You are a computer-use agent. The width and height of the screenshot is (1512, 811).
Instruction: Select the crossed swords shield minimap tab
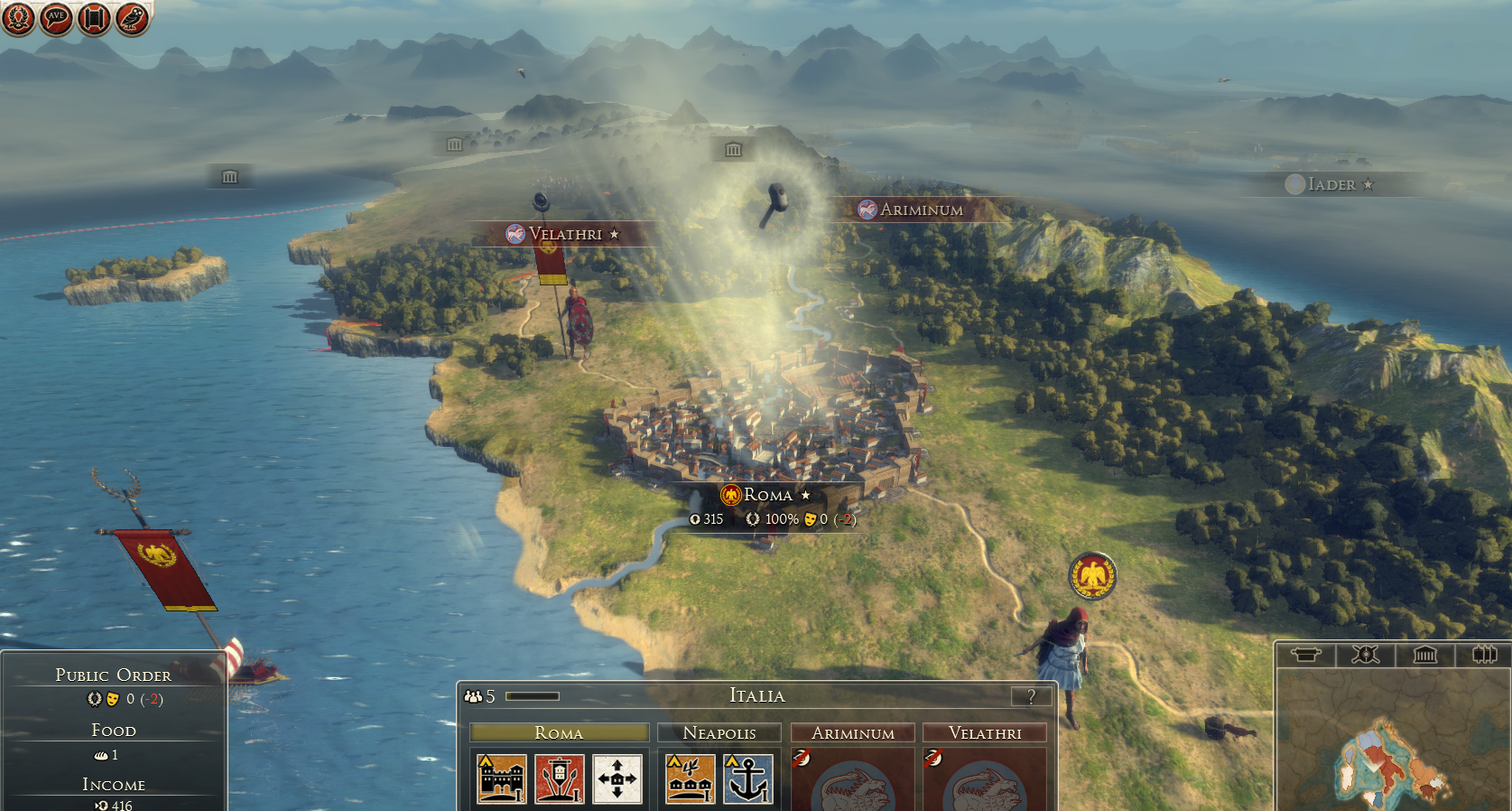[1365, 655]
